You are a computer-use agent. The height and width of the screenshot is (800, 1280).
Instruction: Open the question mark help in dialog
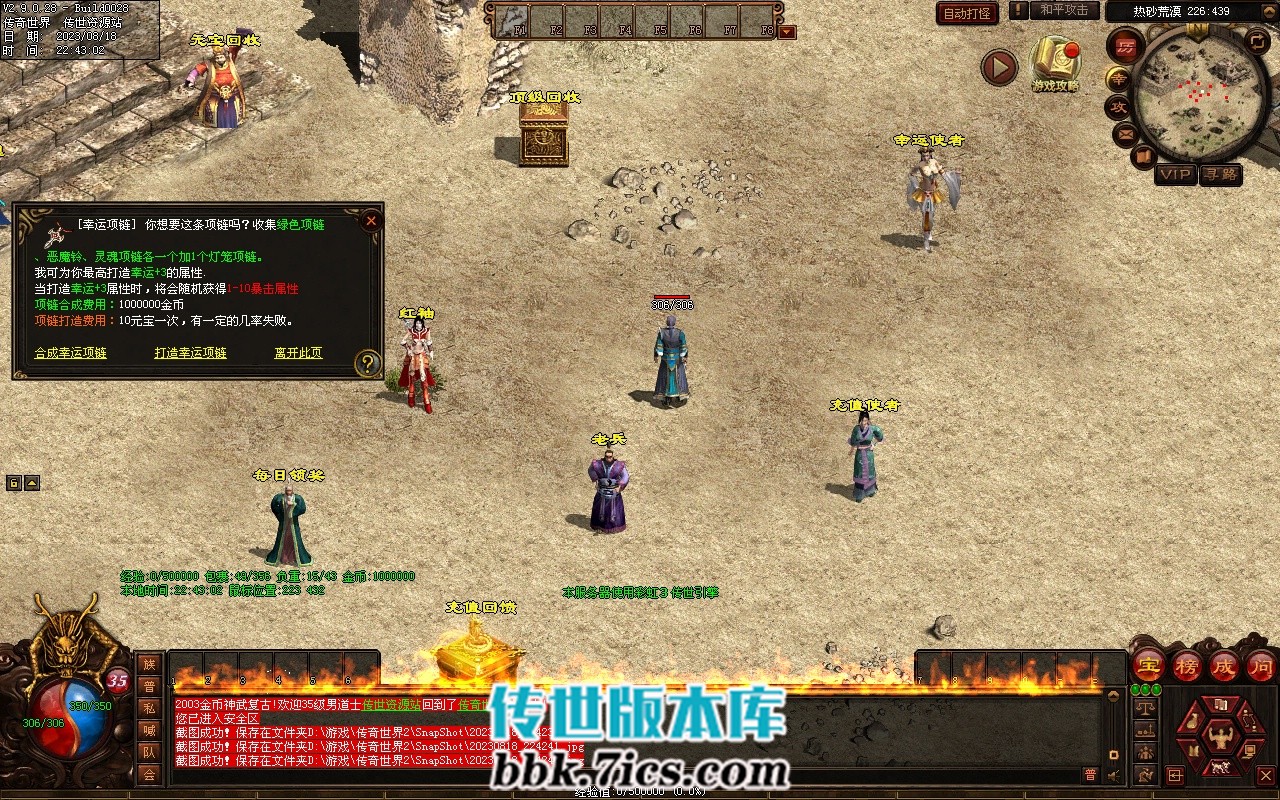coord(368,362)
